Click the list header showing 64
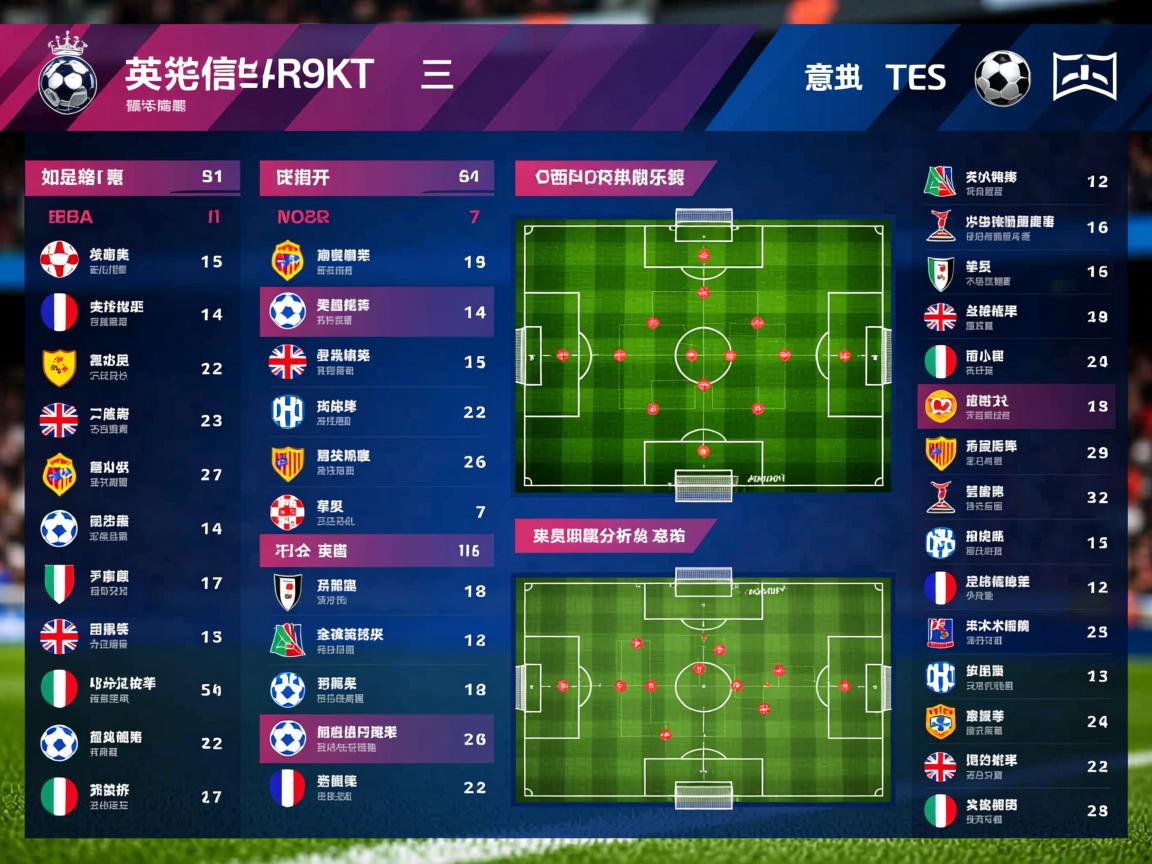This screenshot has height=864, width=1152. point(376,177)
